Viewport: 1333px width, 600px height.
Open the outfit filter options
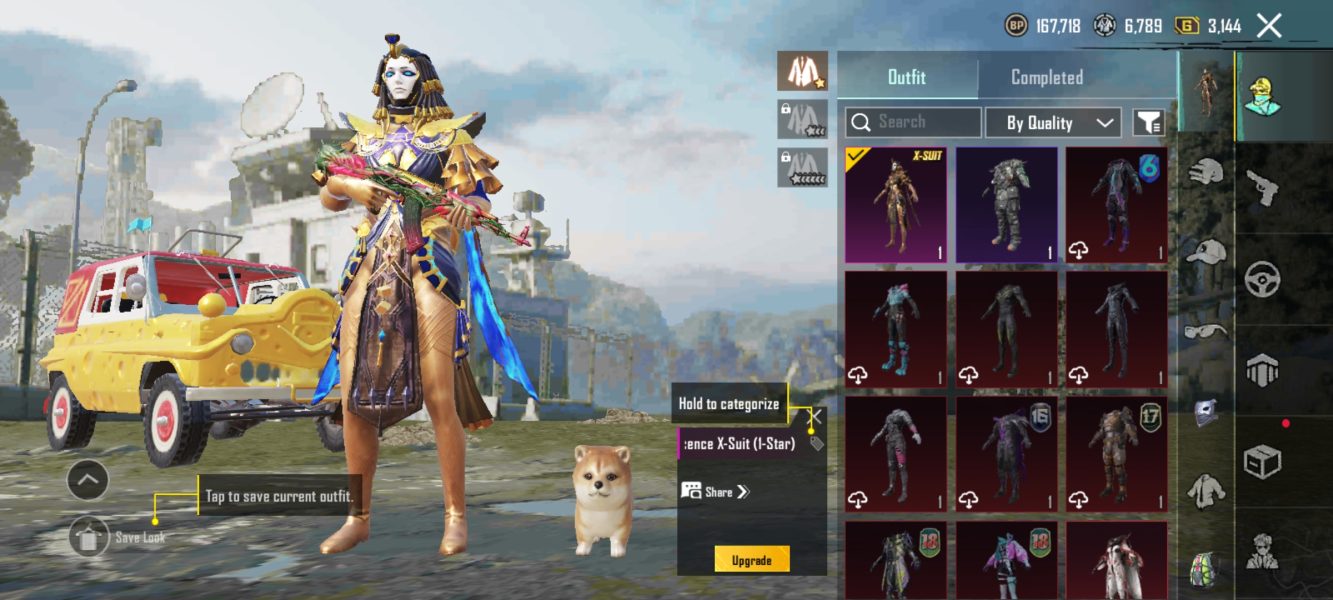(1148, 123)
